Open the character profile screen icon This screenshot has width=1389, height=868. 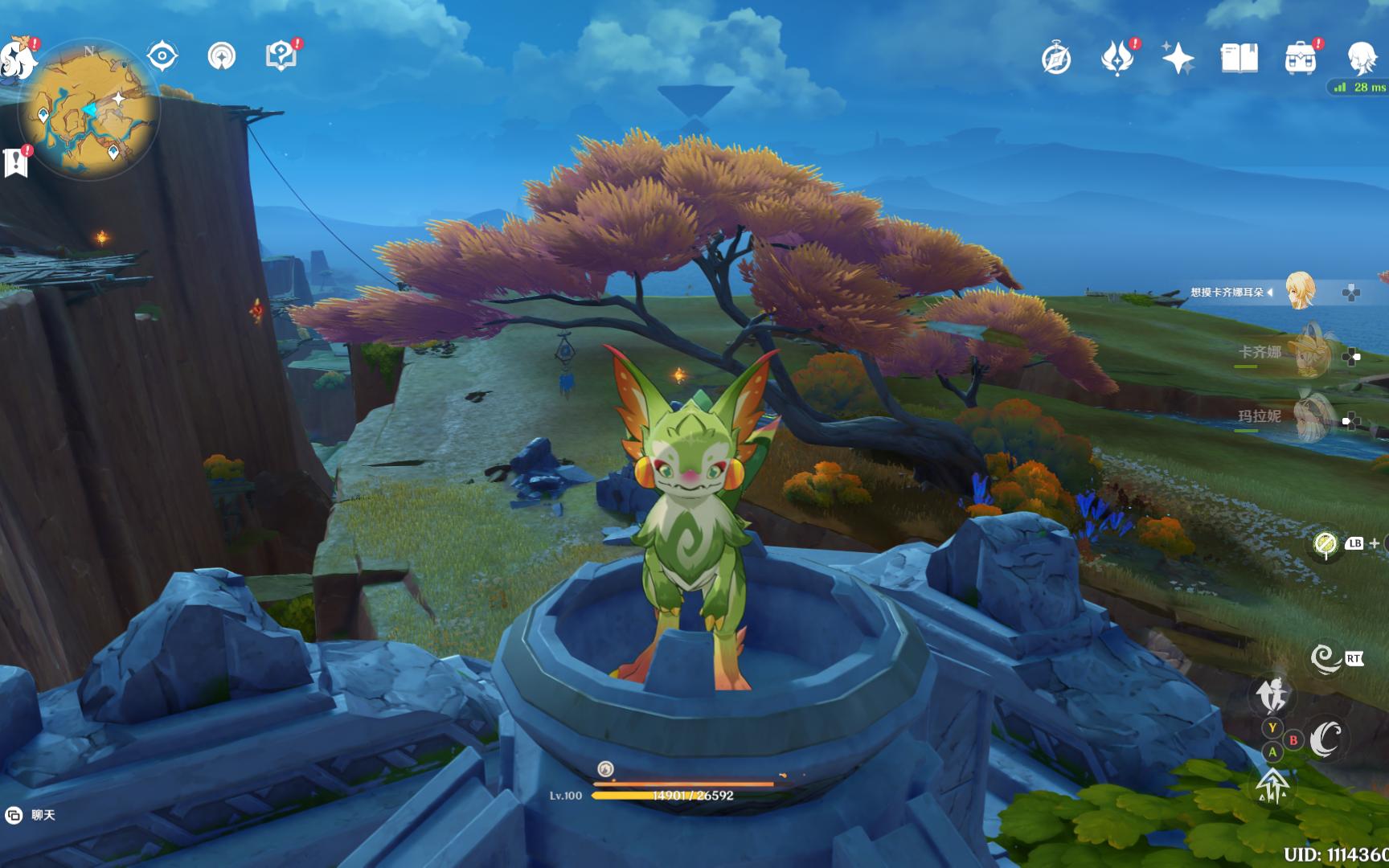point(1362,59)
